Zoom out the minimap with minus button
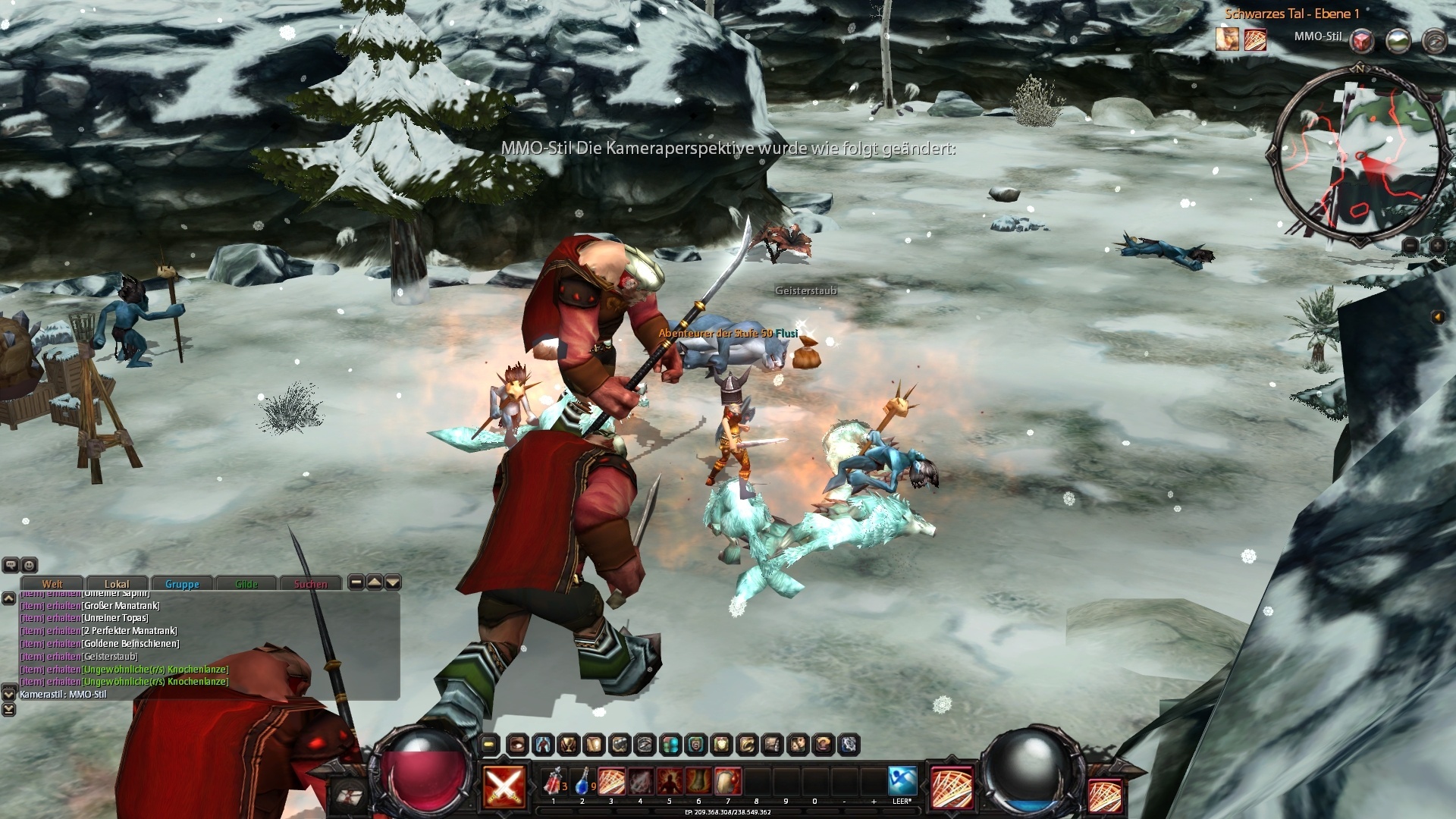The height and width of the screenshot is (819, 1456). click(1410, 246)
